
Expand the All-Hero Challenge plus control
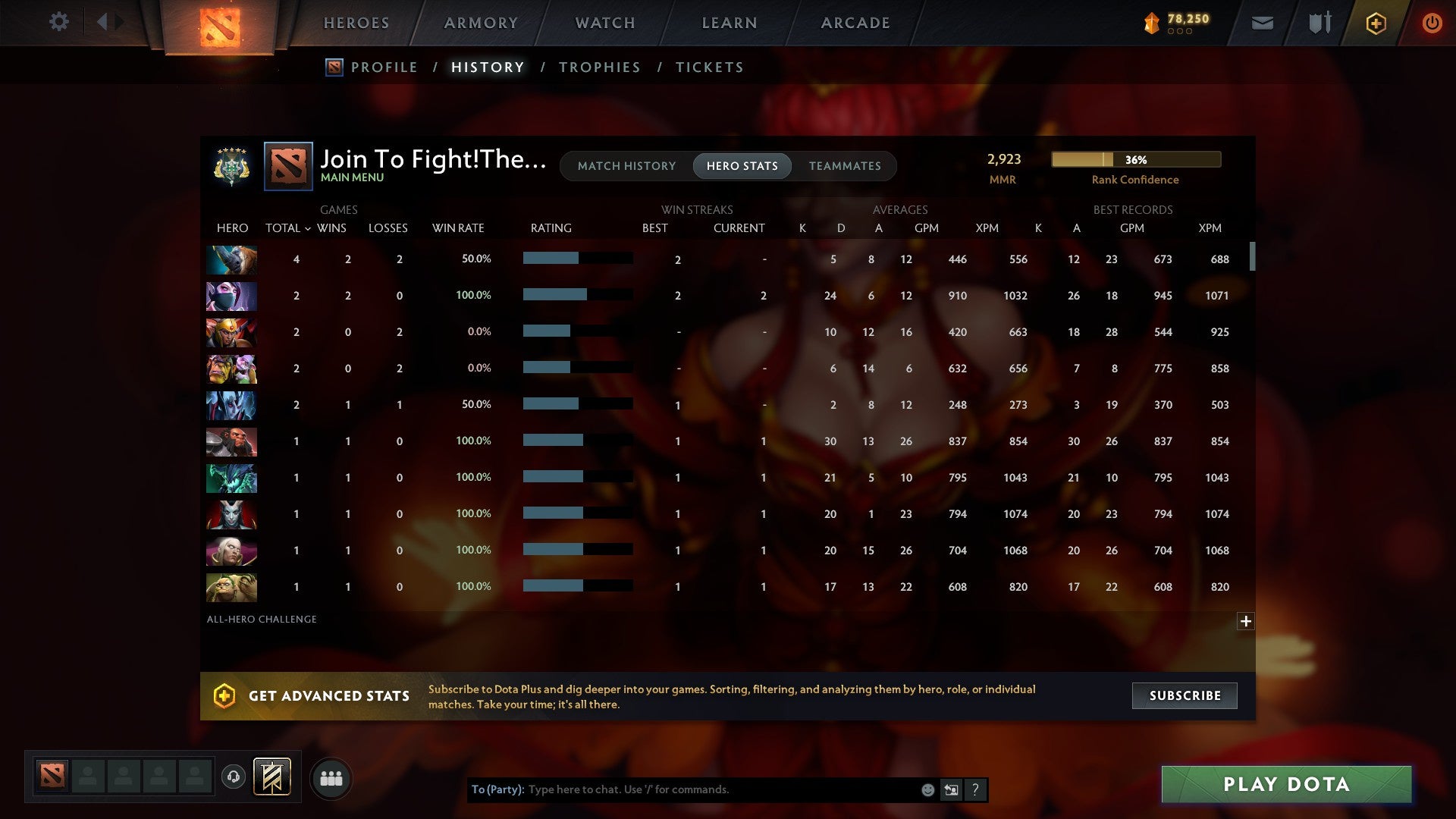[x=1246, y=621]
